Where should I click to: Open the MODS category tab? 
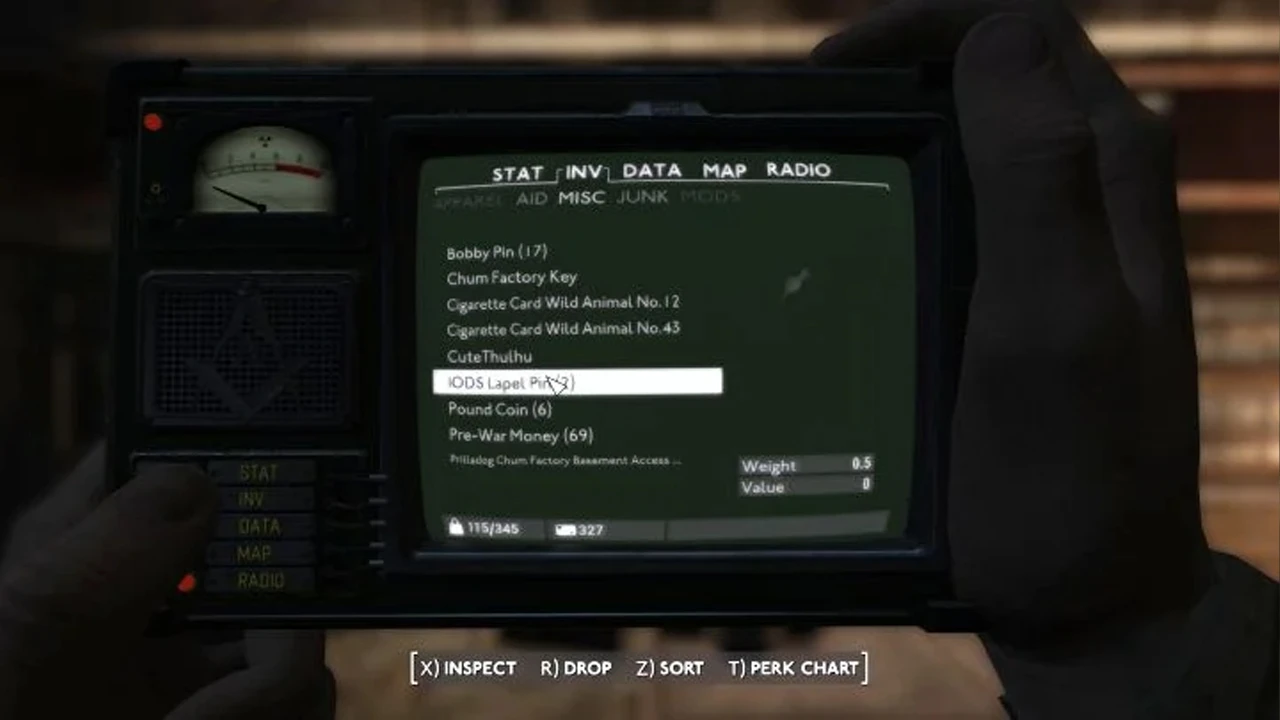pos(710,197)
